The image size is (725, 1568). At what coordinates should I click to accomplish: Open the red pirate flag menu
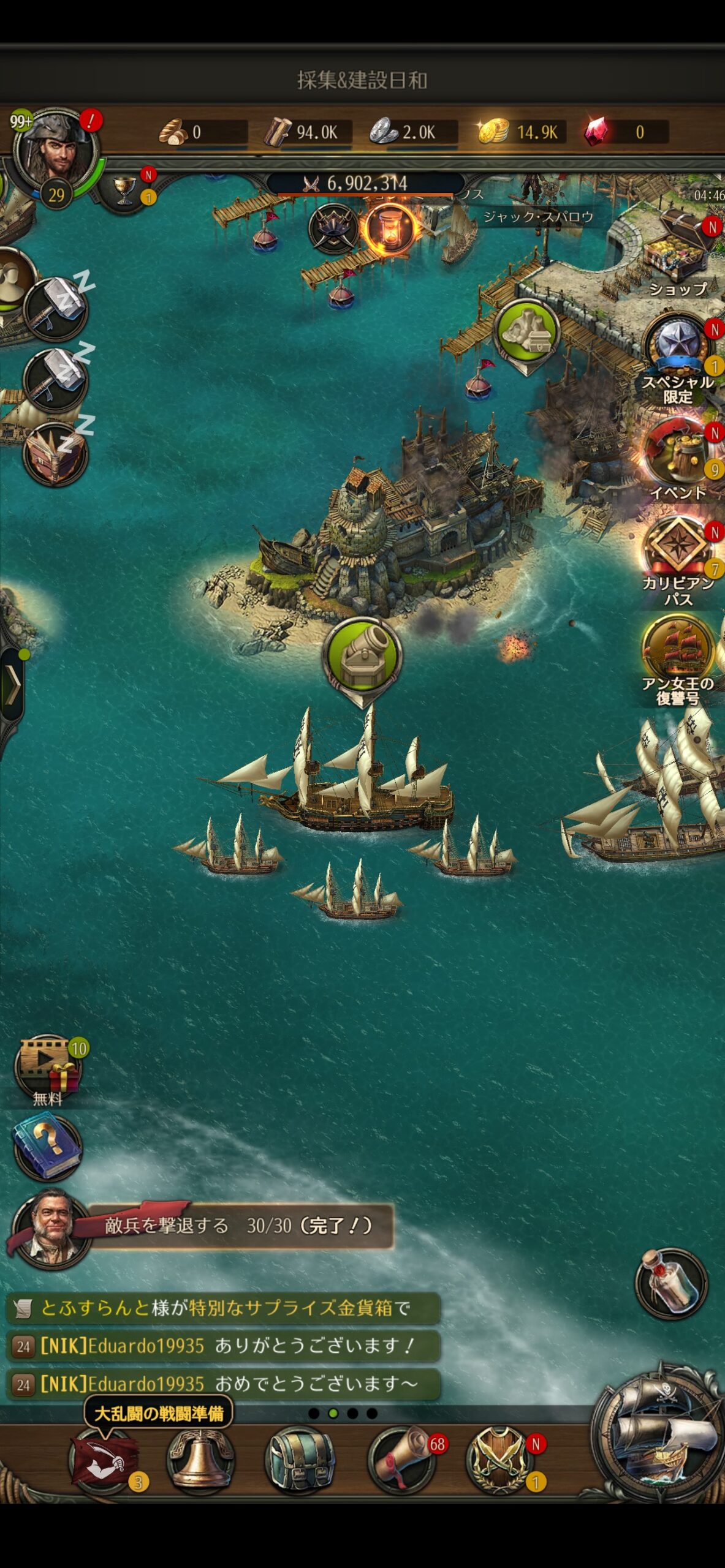(103, 1460)
